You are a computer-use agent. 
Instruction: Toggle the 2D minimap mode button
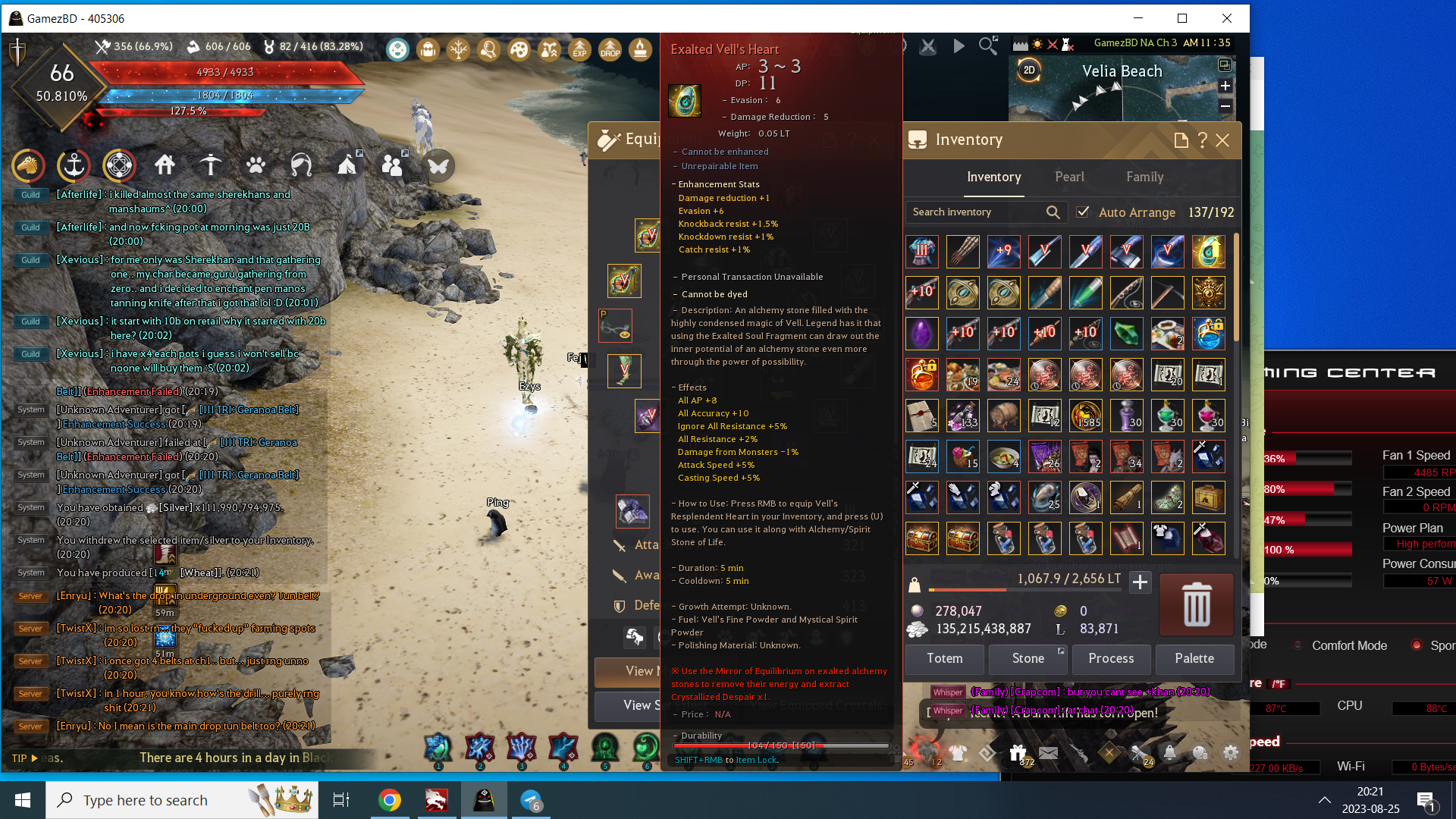coord(1029,71)
